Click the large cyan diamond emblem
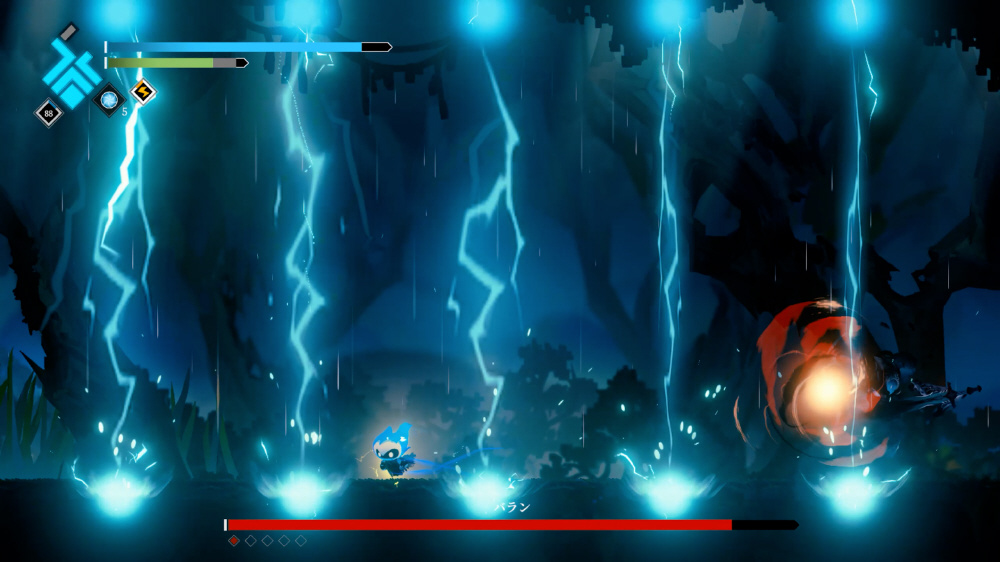The image size is (1000, 562). click(71, 70)
